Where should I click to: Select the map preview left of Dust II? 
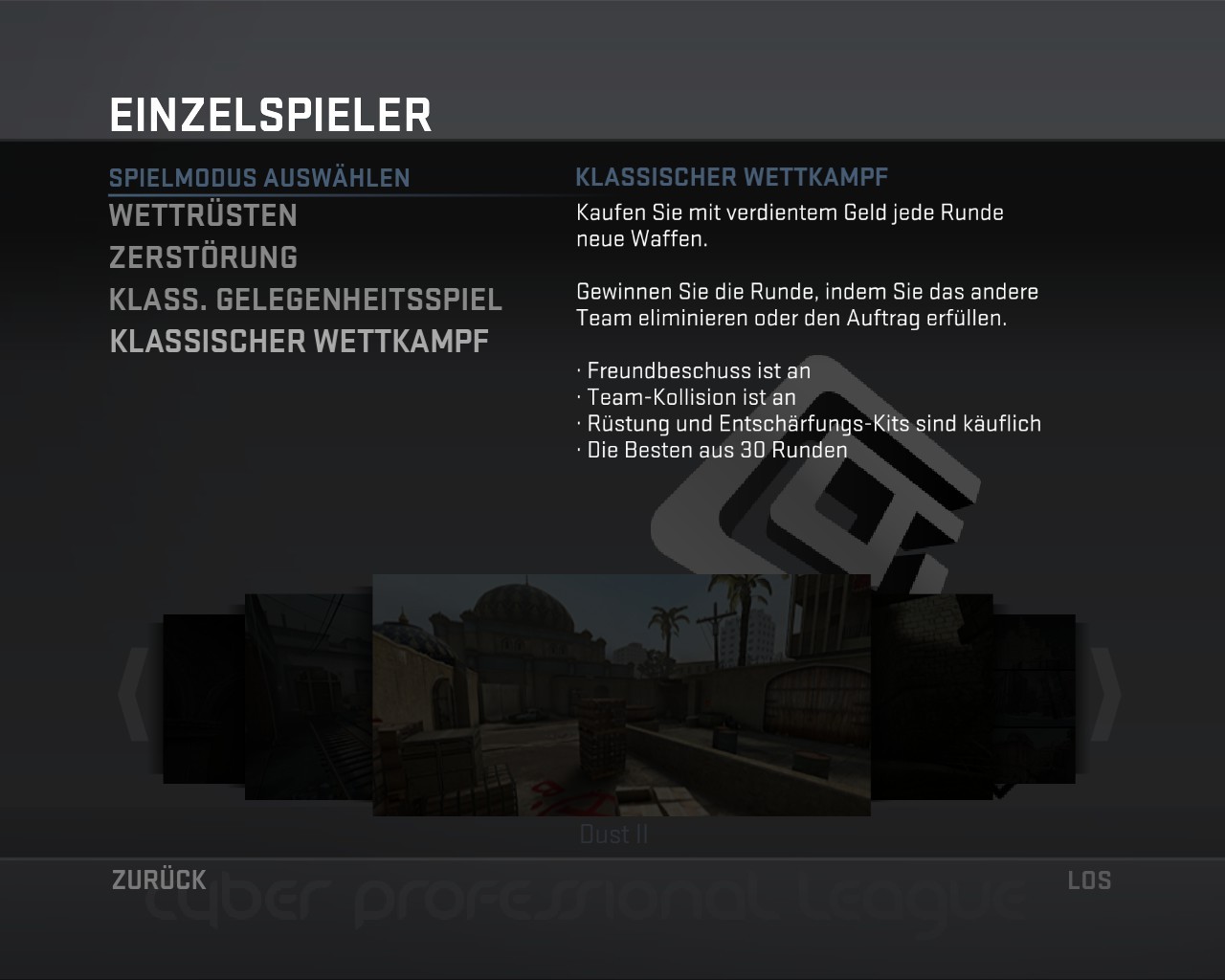306,694
